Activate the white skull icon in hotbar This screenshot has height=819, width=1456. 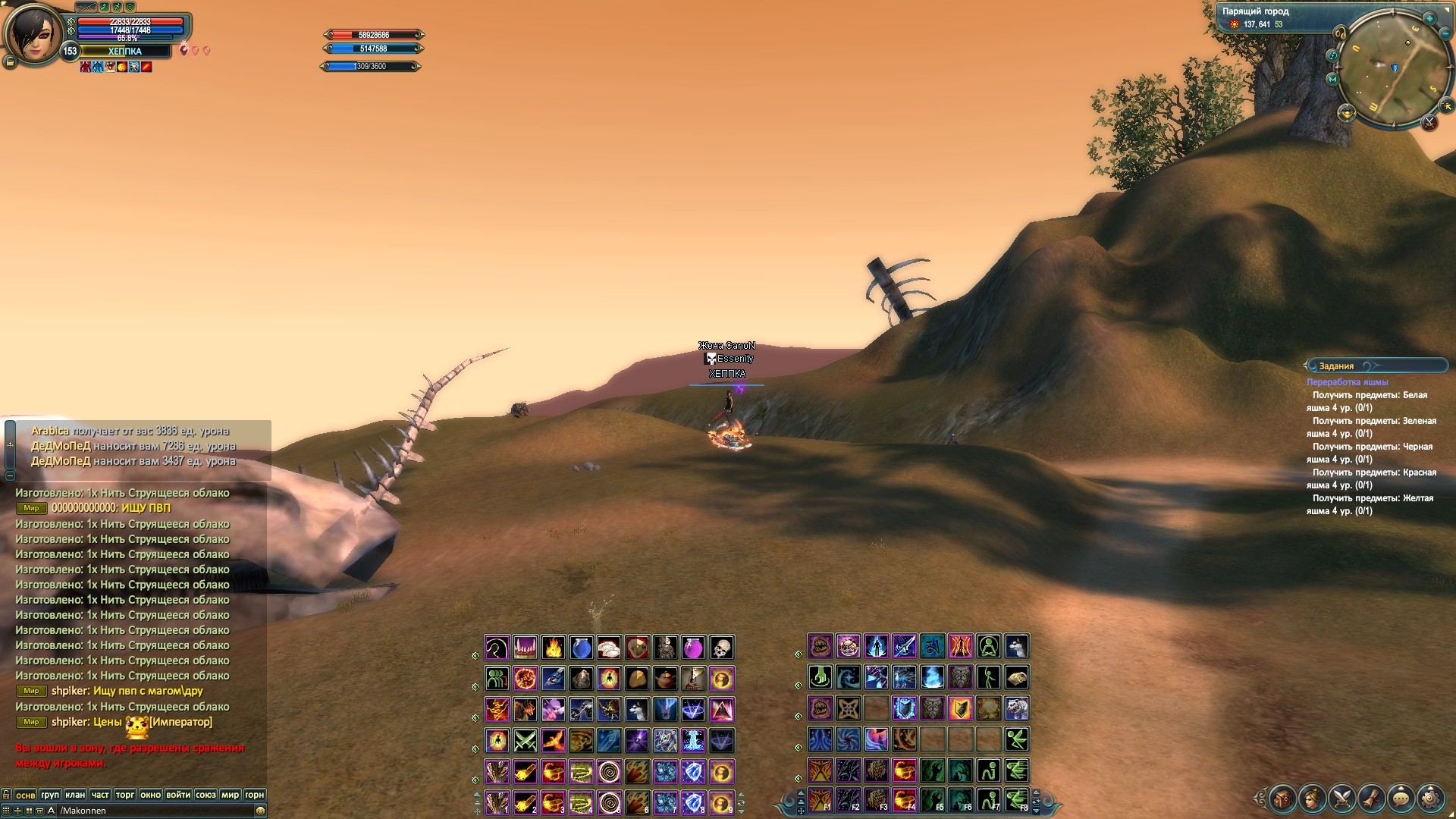coord(722,648)
